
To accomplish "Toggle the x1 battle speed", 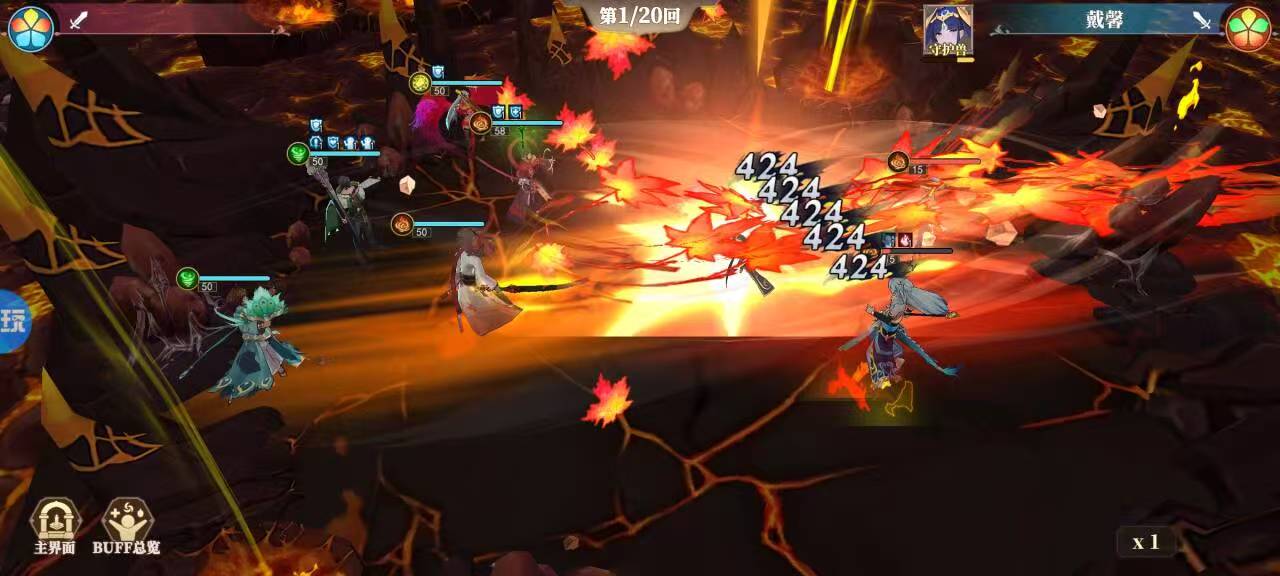I will (x=1145, y=542).
